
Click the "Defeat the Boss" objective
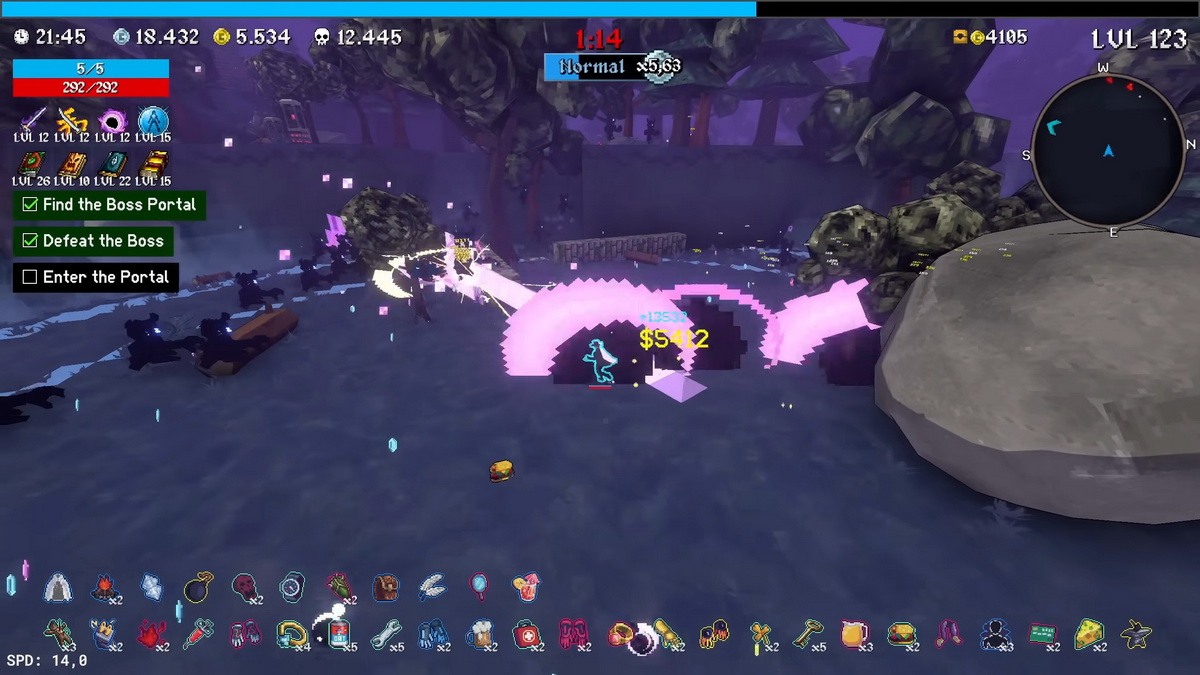point(92,241)
